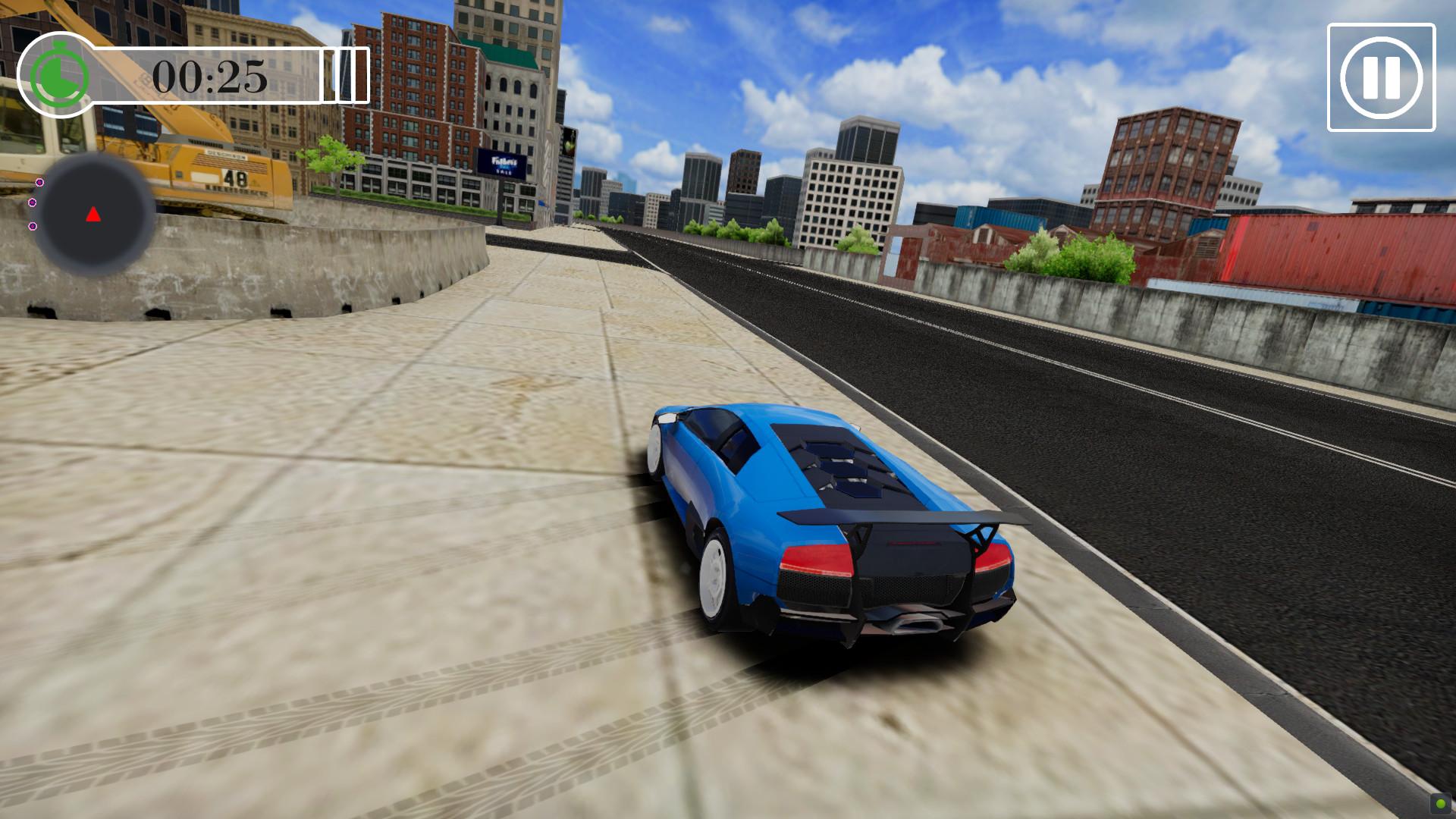Click the green stopwatch timer icon
This screenshot has width=1456, height=819.
pos(59,75)
